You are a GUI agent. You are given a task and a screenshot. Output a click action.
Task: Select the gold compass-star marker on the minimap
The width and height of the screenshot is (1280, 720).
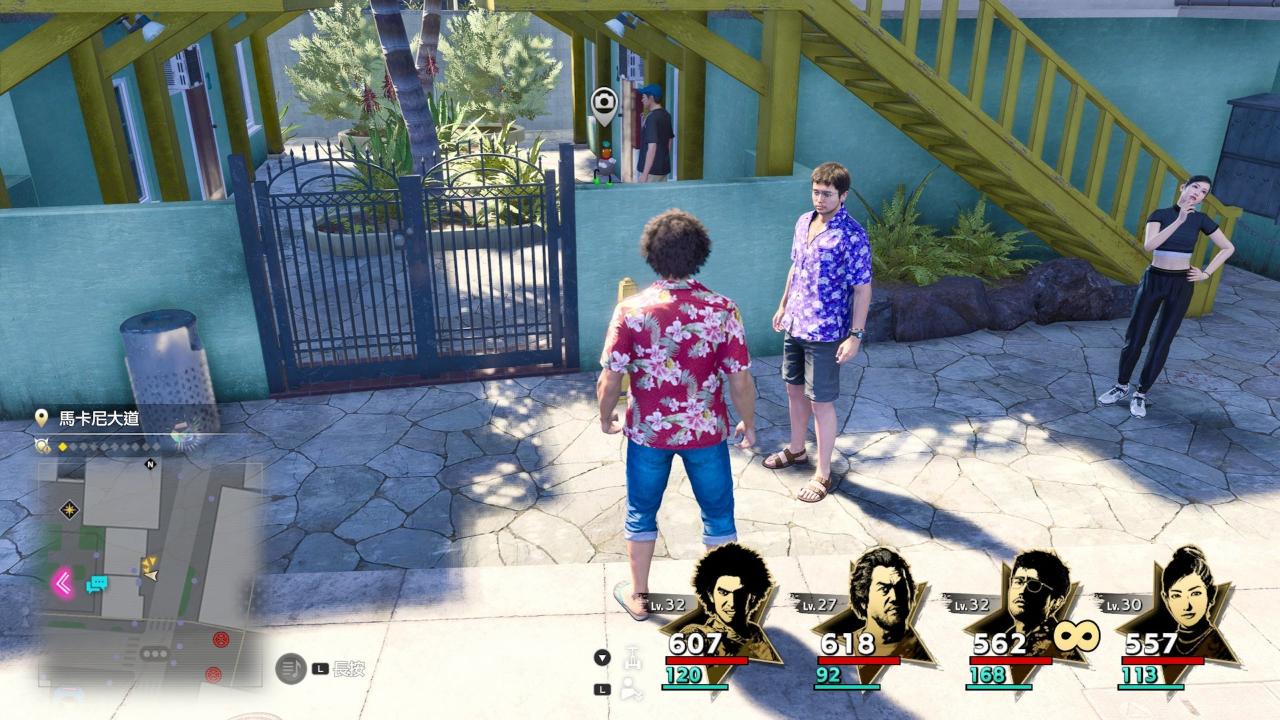click(69, 510)
